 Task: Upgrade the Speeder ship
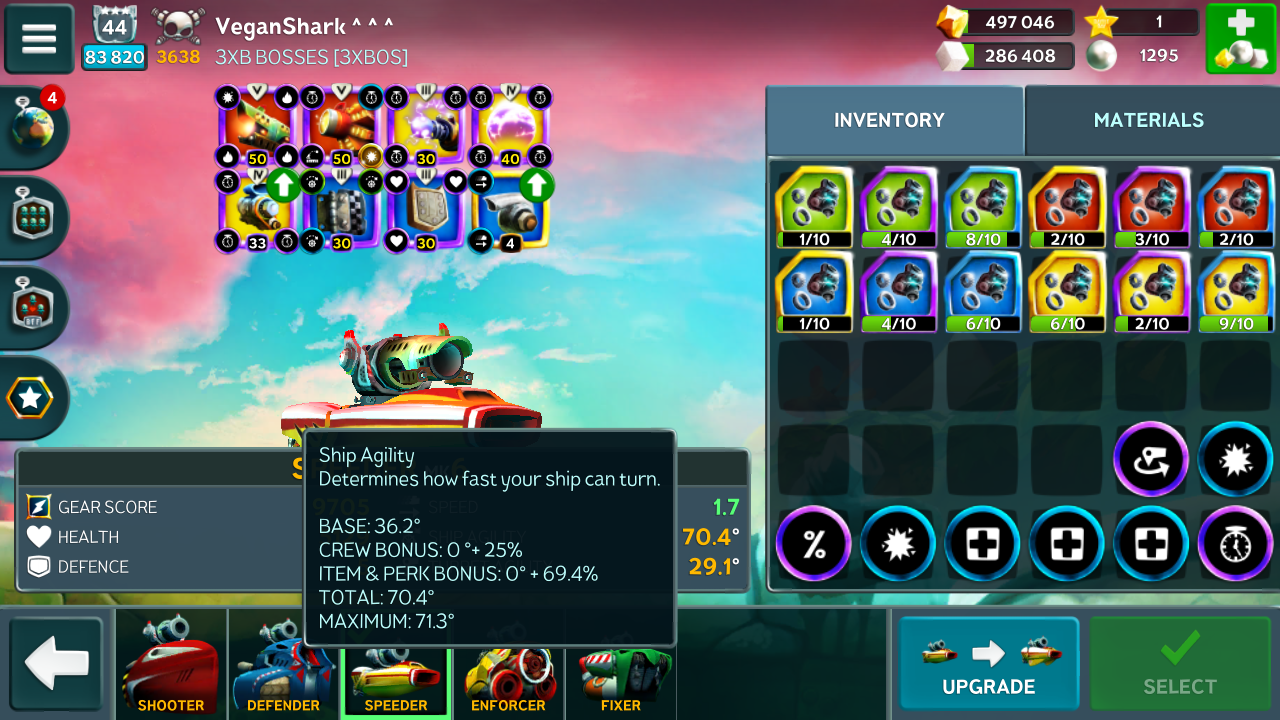(x=988, y=664)
